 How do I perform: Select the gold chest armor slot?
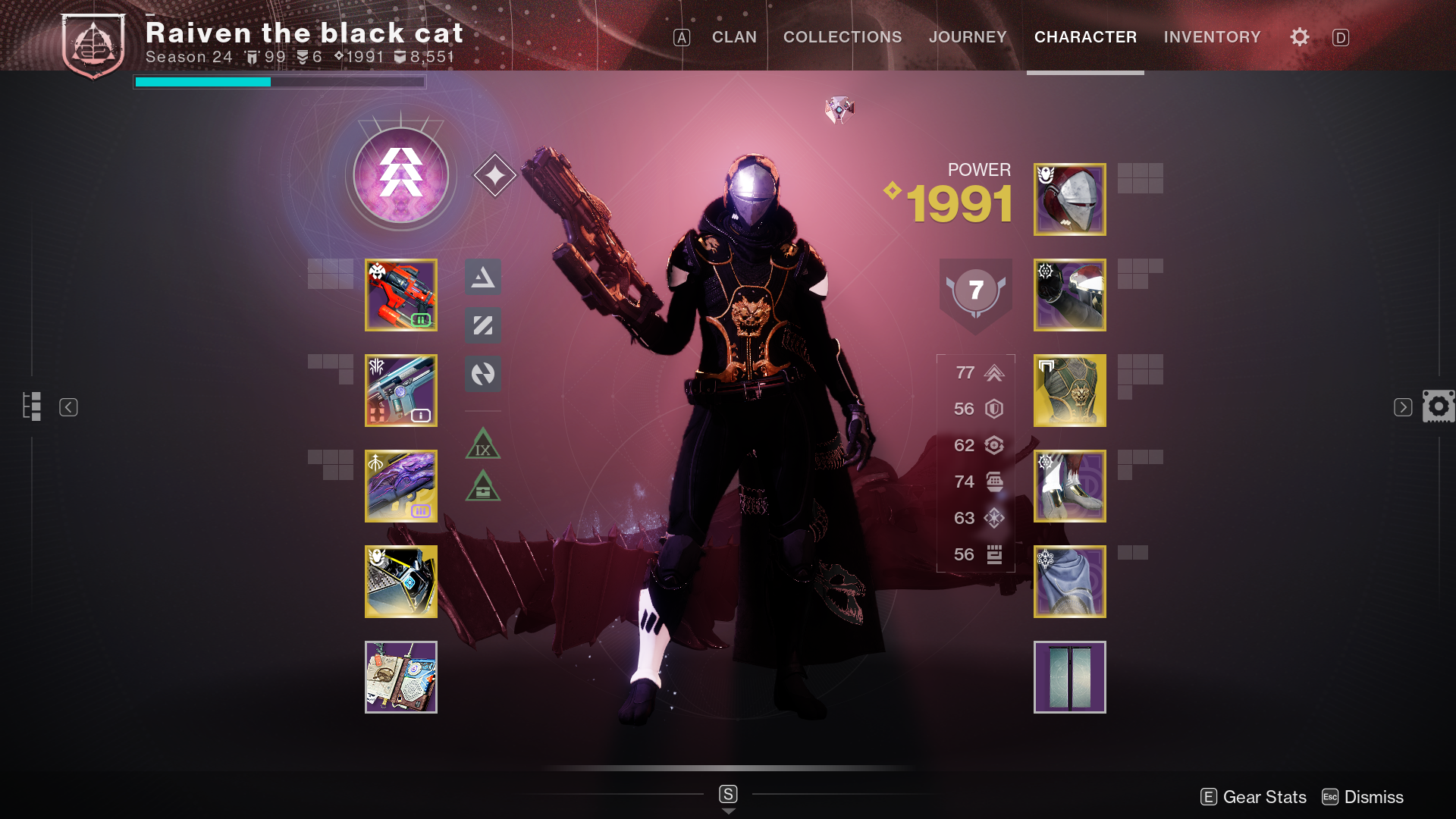[x=1069, y=391]
